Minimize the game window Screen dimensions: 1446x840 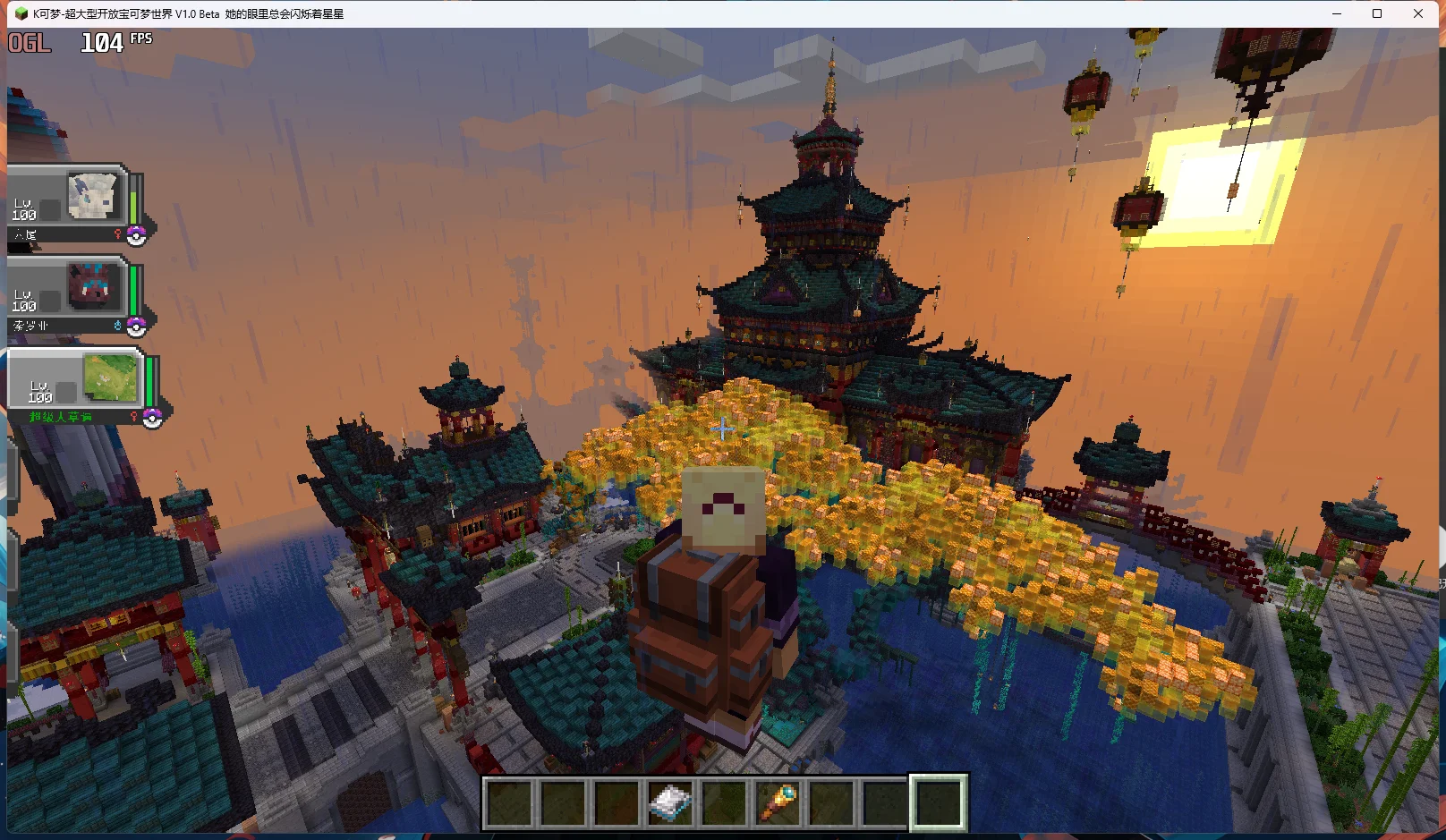(x=1337, y=13)
